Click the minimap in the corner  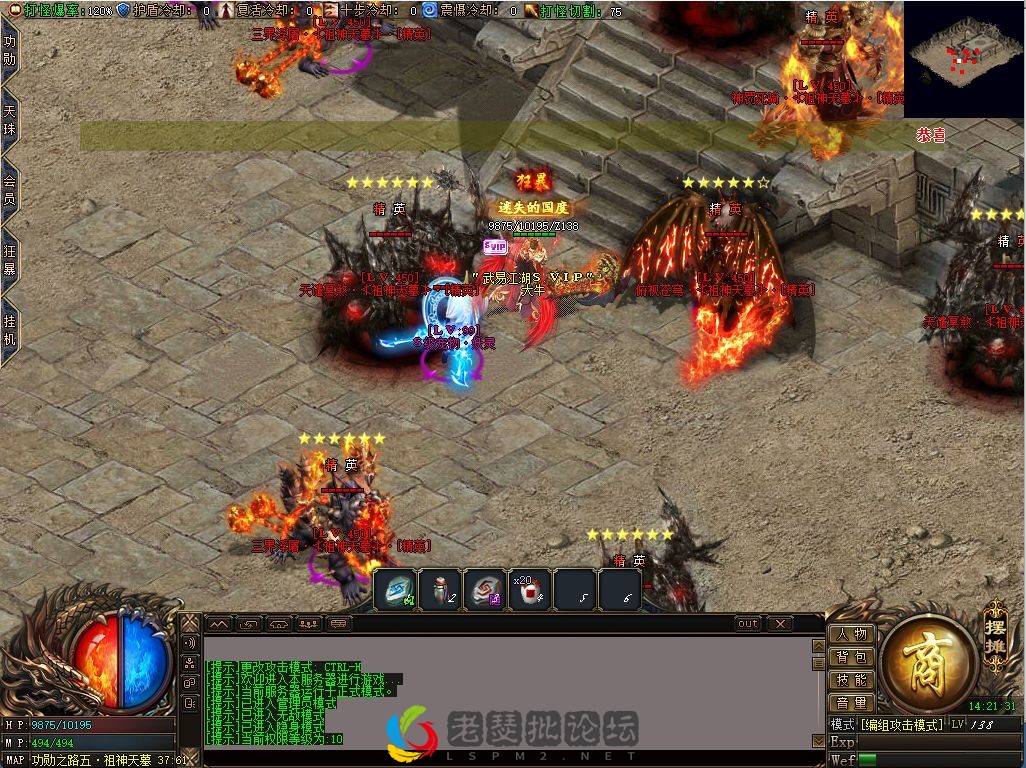(963, 45)
